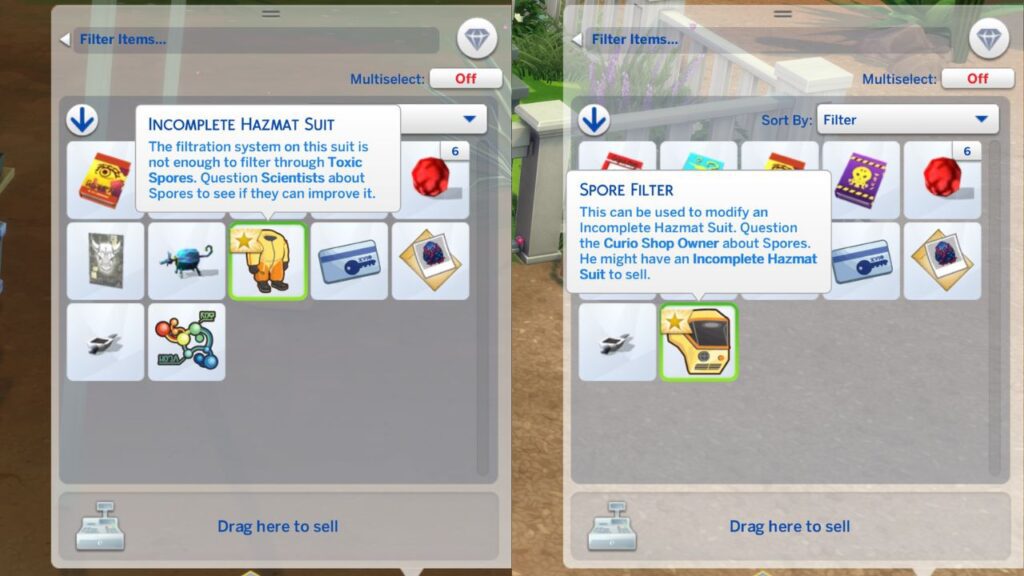Click the diamond button above the Spore Filter inventory
1024x576 pixels.
click(x=989, y=40)
